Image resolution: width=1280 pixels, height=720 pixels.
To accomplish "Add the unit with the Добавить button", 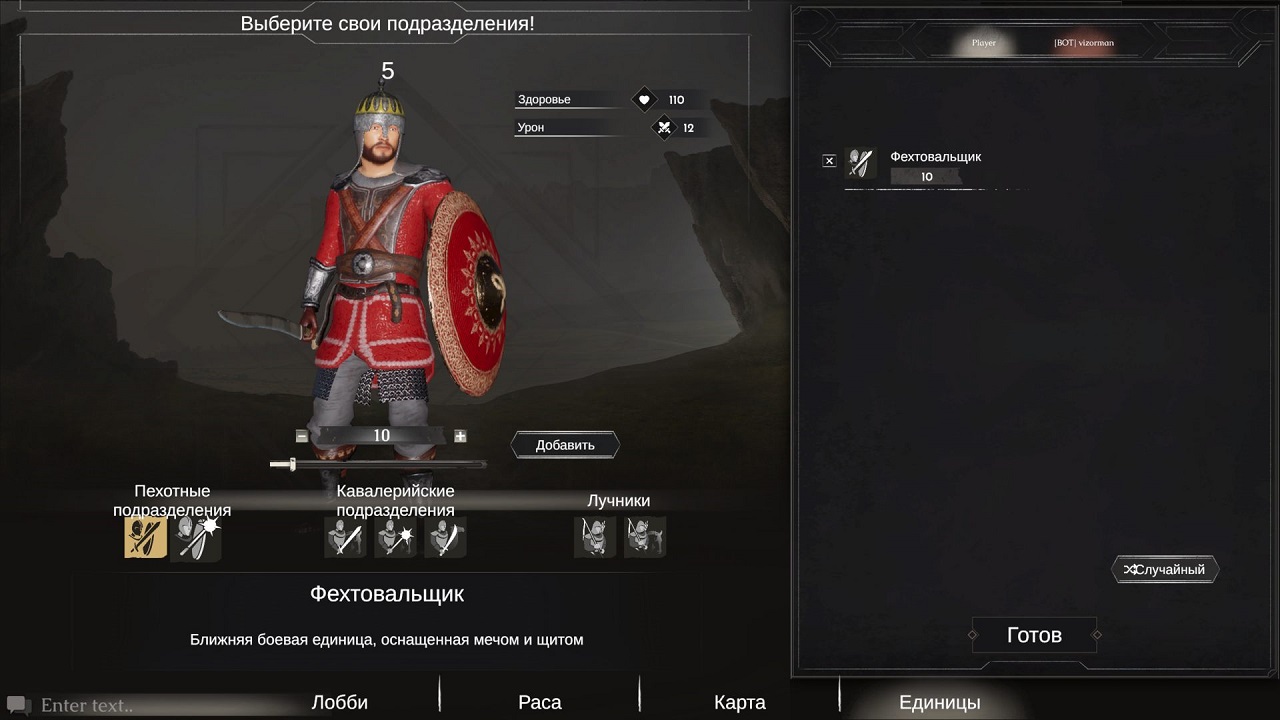I will point(565,445).
